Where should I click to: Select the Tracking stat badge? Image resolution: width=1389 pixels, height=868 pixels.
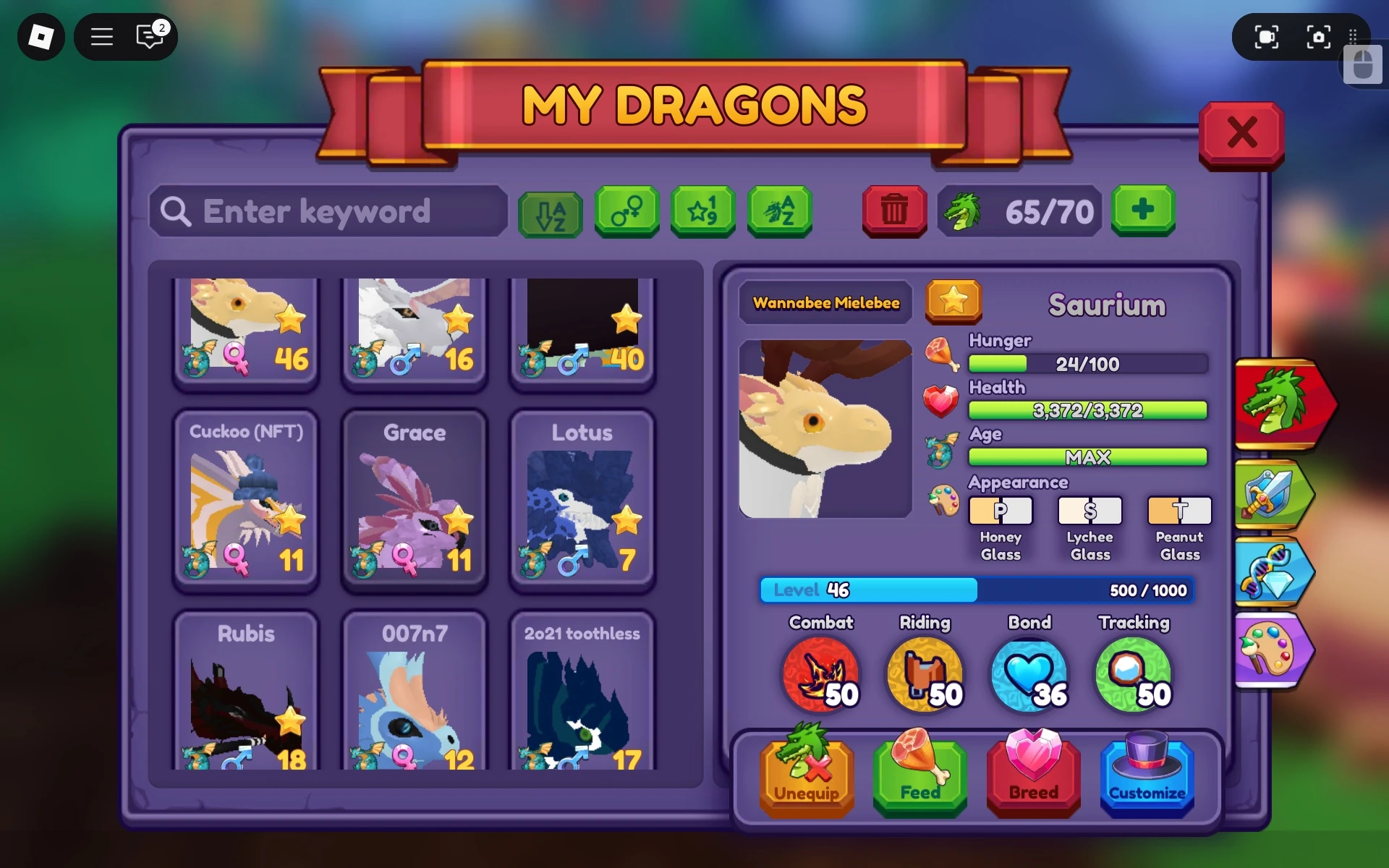coord(1133,676)
